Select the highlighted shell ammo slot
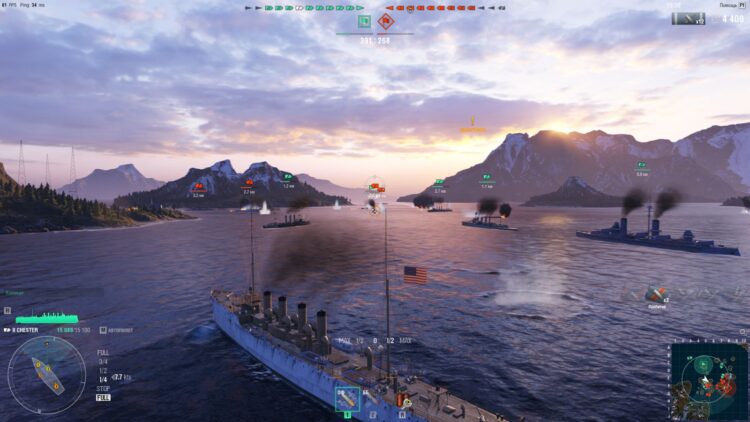750x422 pixels. [x=347, y=399]
